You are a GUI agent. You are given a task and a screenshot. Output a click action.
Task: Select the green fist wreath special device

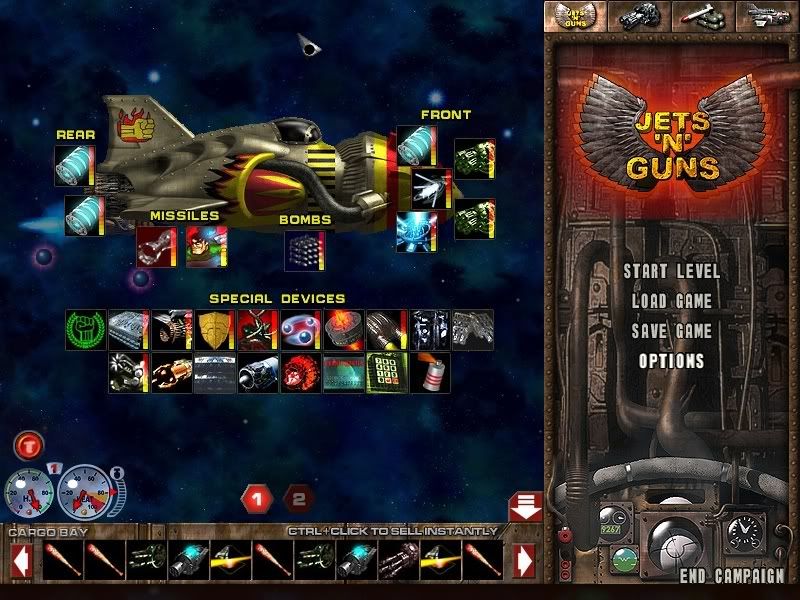click(x=85, y=329)
